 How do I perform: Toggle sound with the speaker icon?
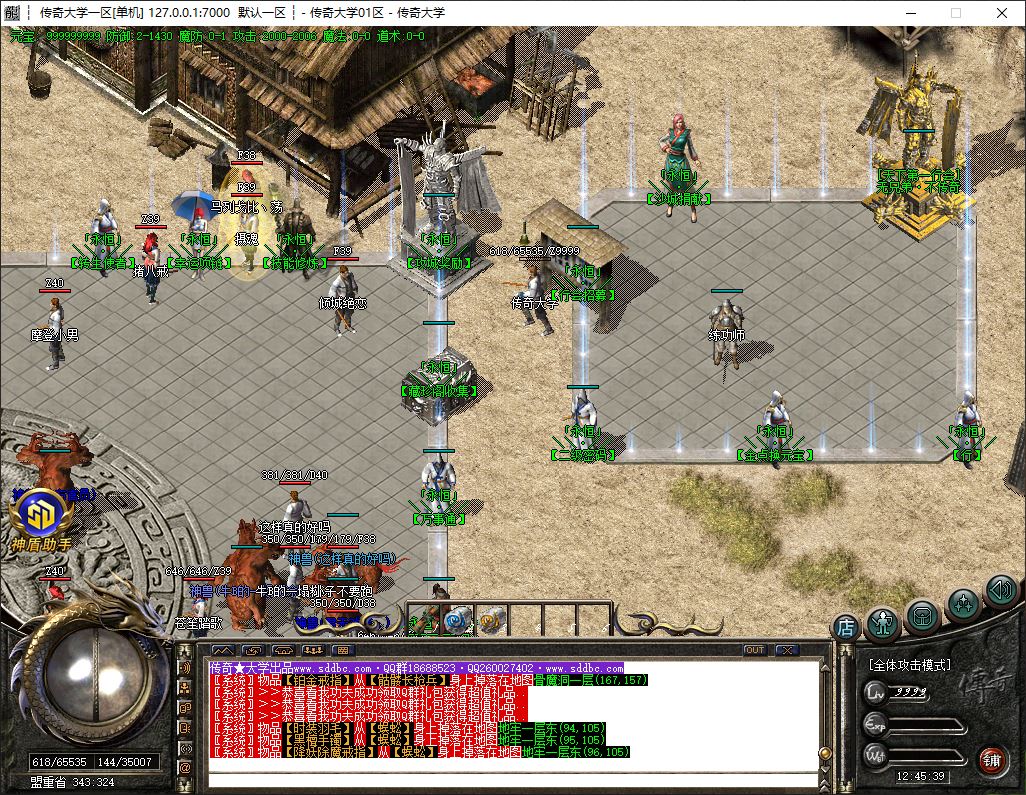pos(1000,589)
